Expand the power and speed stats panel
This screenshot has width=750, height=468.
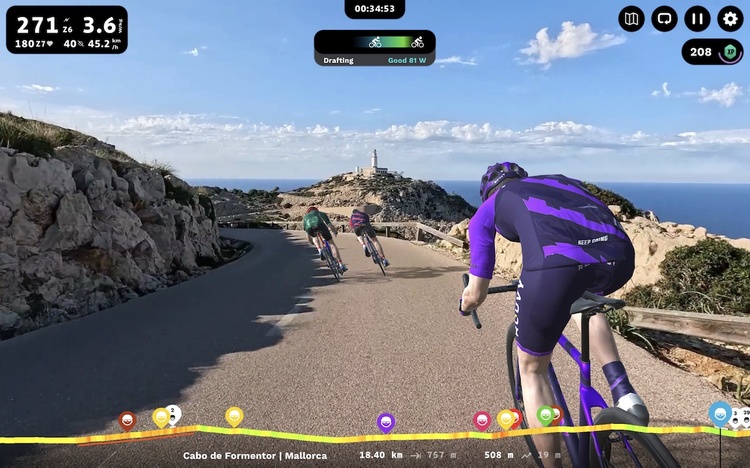click(x=67, y=30)
